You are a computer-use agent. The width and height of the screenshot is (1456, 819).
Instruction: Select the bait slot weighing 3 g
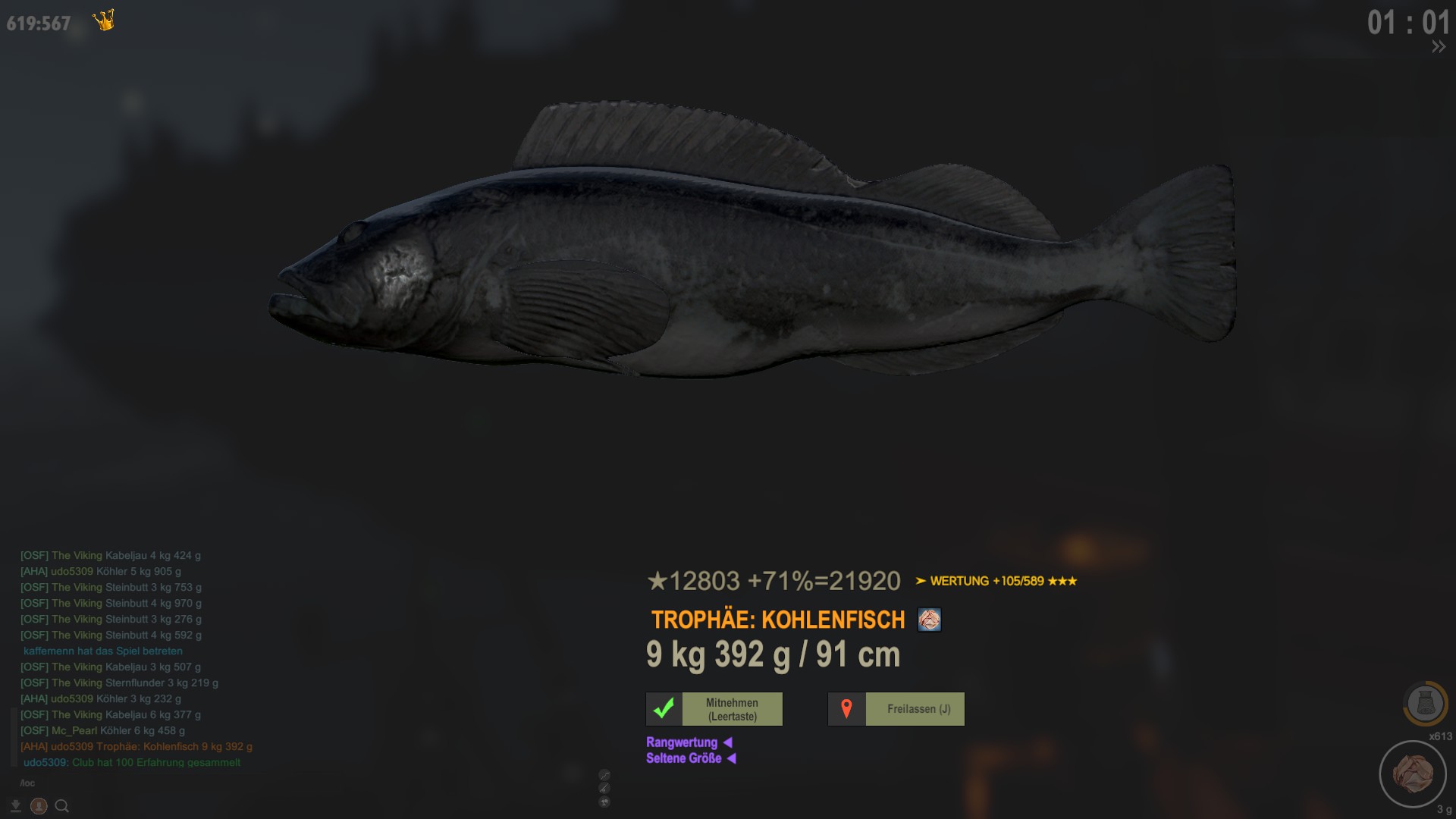click(x=1413, y=773)
